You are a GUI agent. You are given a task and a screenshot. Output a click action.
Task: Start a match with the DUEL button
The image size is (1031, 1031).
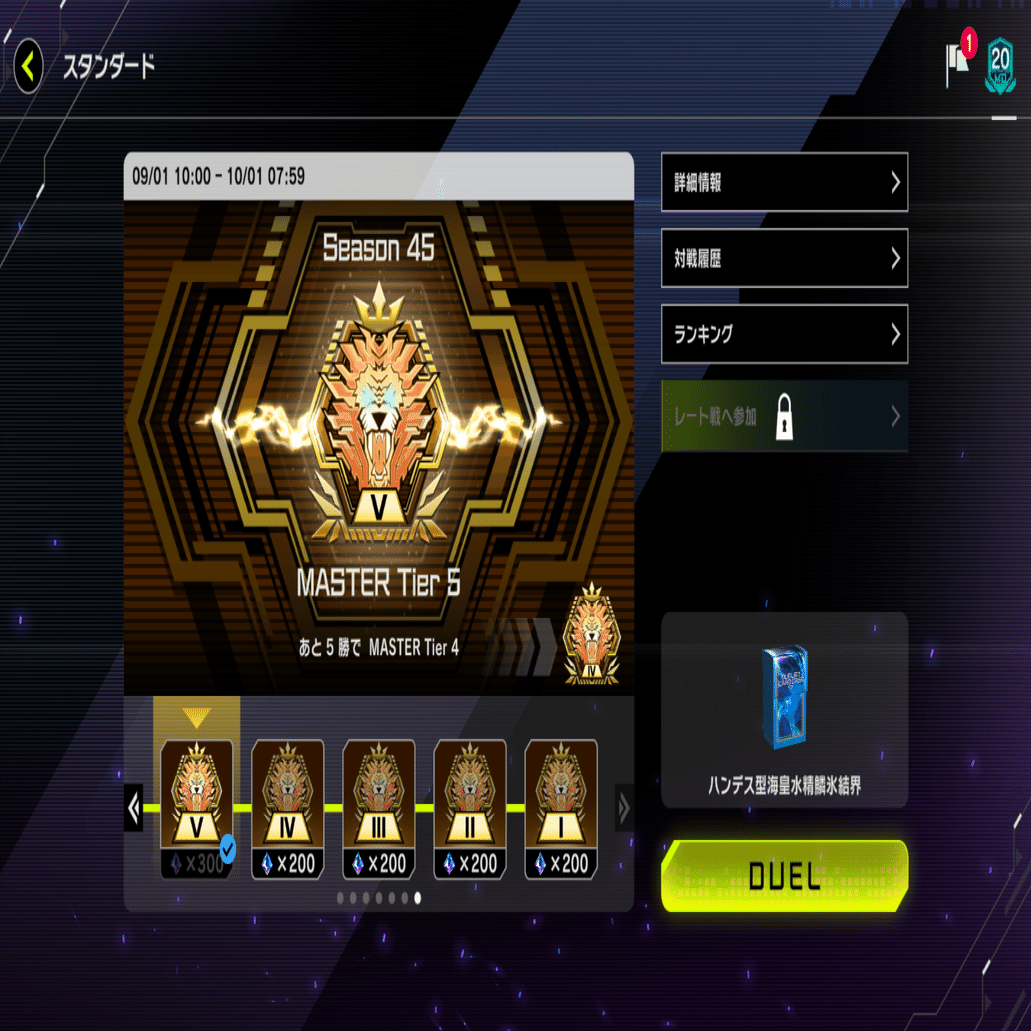coord(784,876)
